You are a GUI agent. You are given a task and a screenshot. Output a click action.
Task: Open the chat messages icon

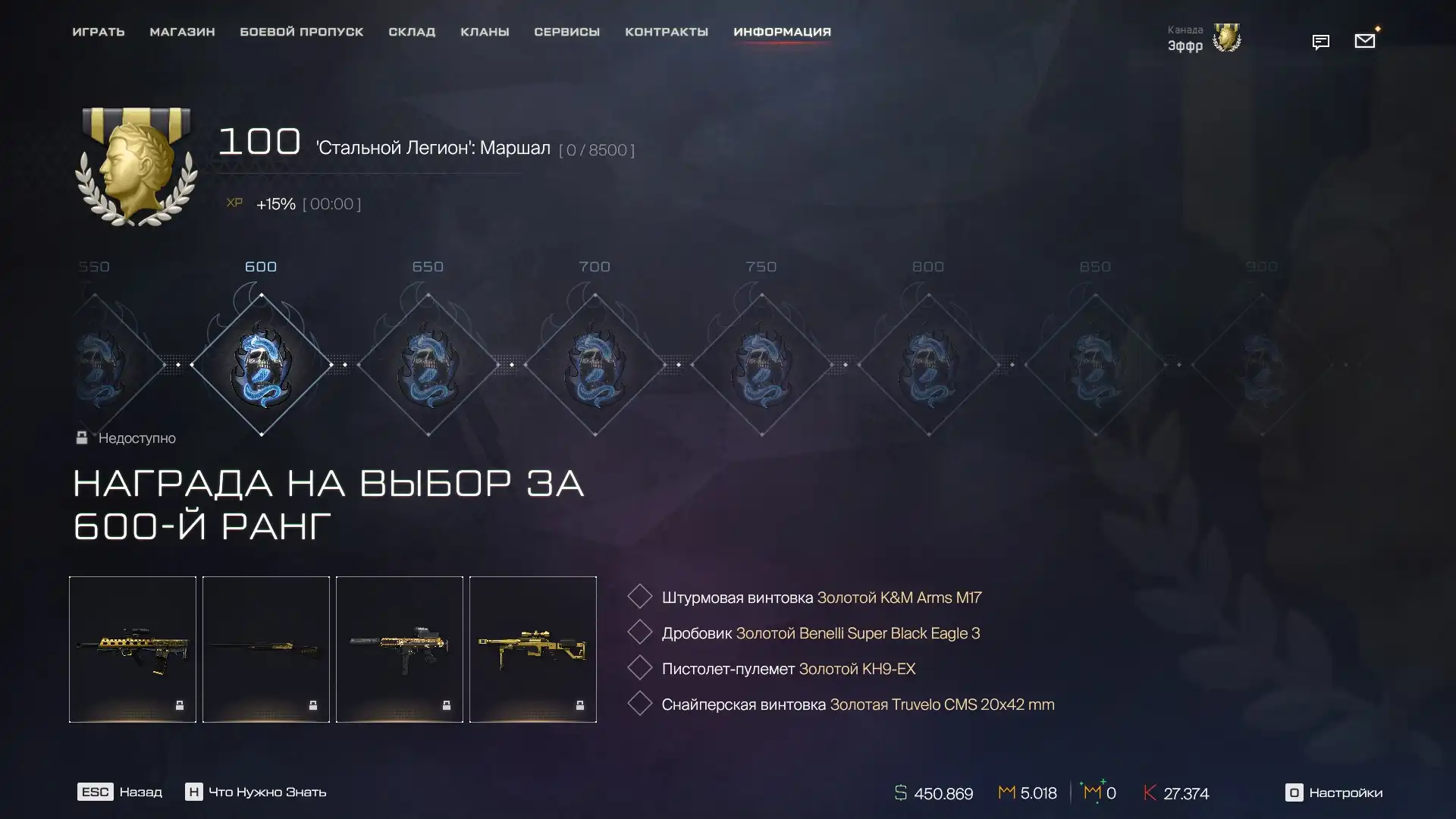coord(1320,42)
